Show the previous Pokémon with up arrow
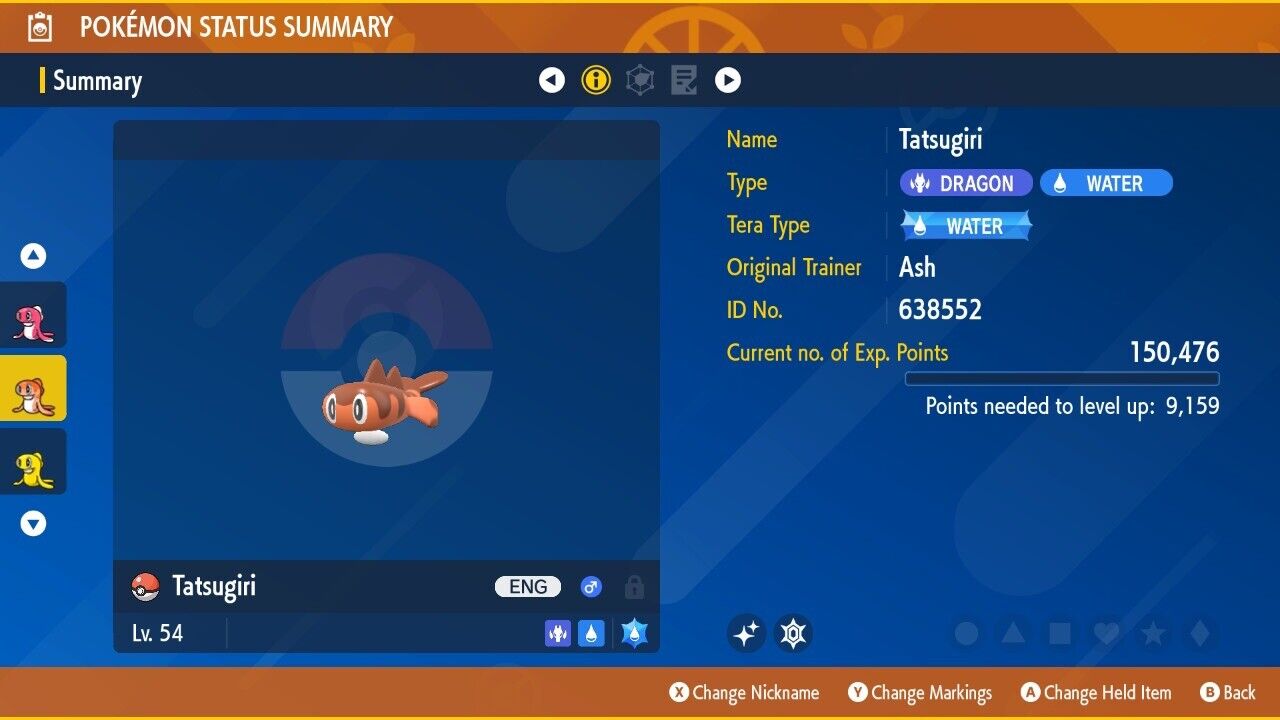This screenshot has width=1280, height=720. (34, 257)
